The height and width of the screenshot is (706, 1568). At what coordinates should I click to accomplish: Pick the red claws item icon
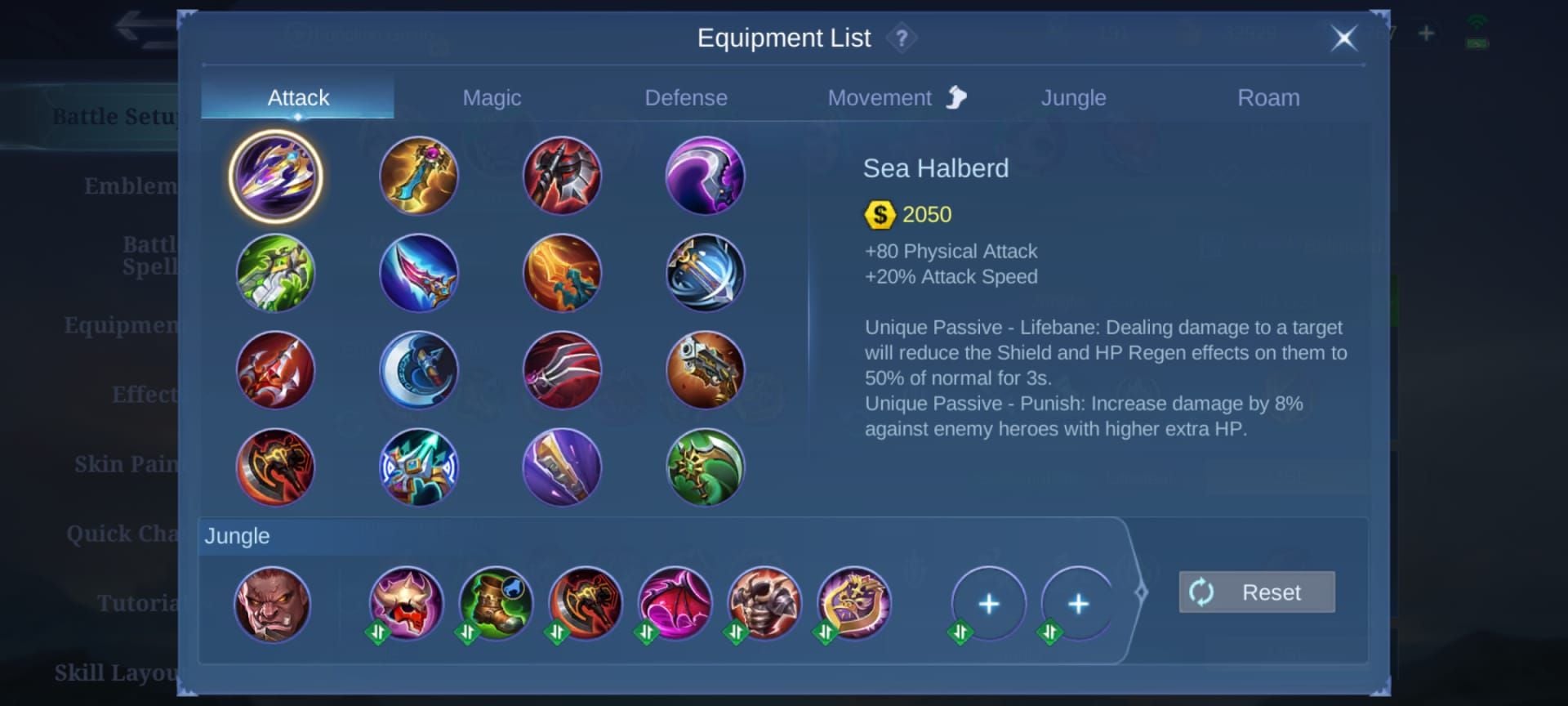[562, 370]
